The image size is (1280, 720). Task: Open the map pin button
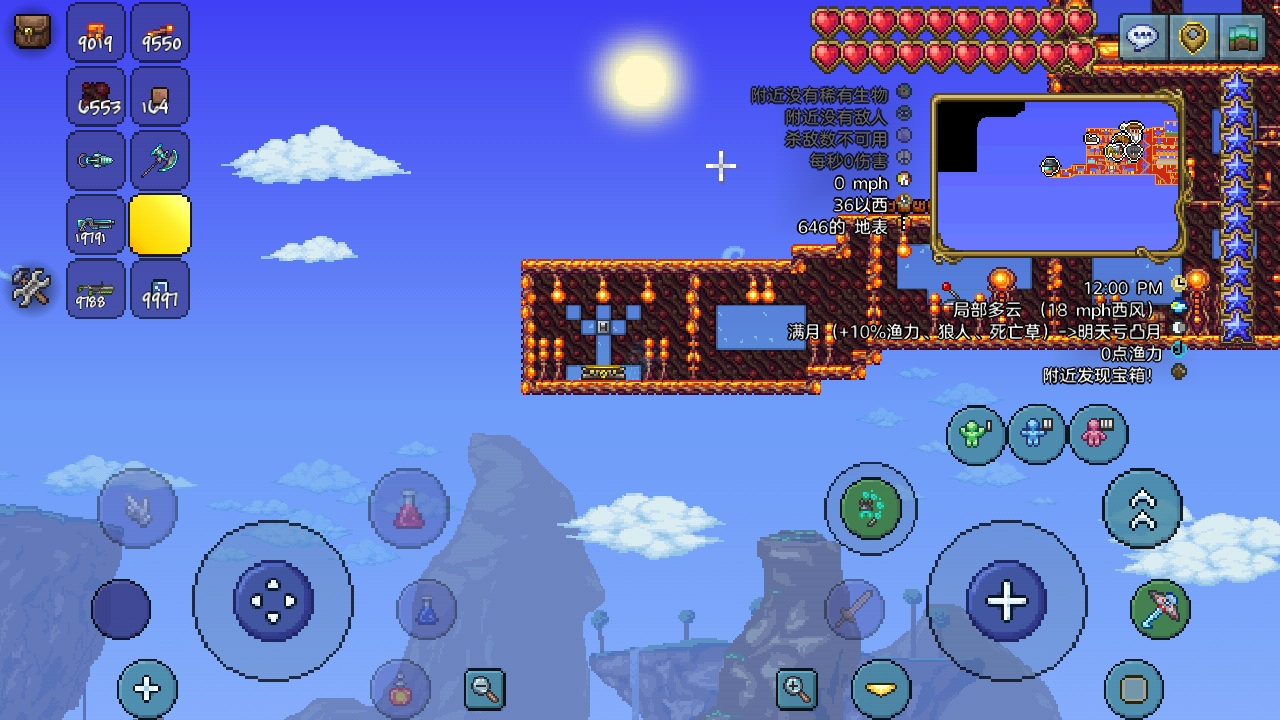pyautogui.click(x=1193, y=38)
